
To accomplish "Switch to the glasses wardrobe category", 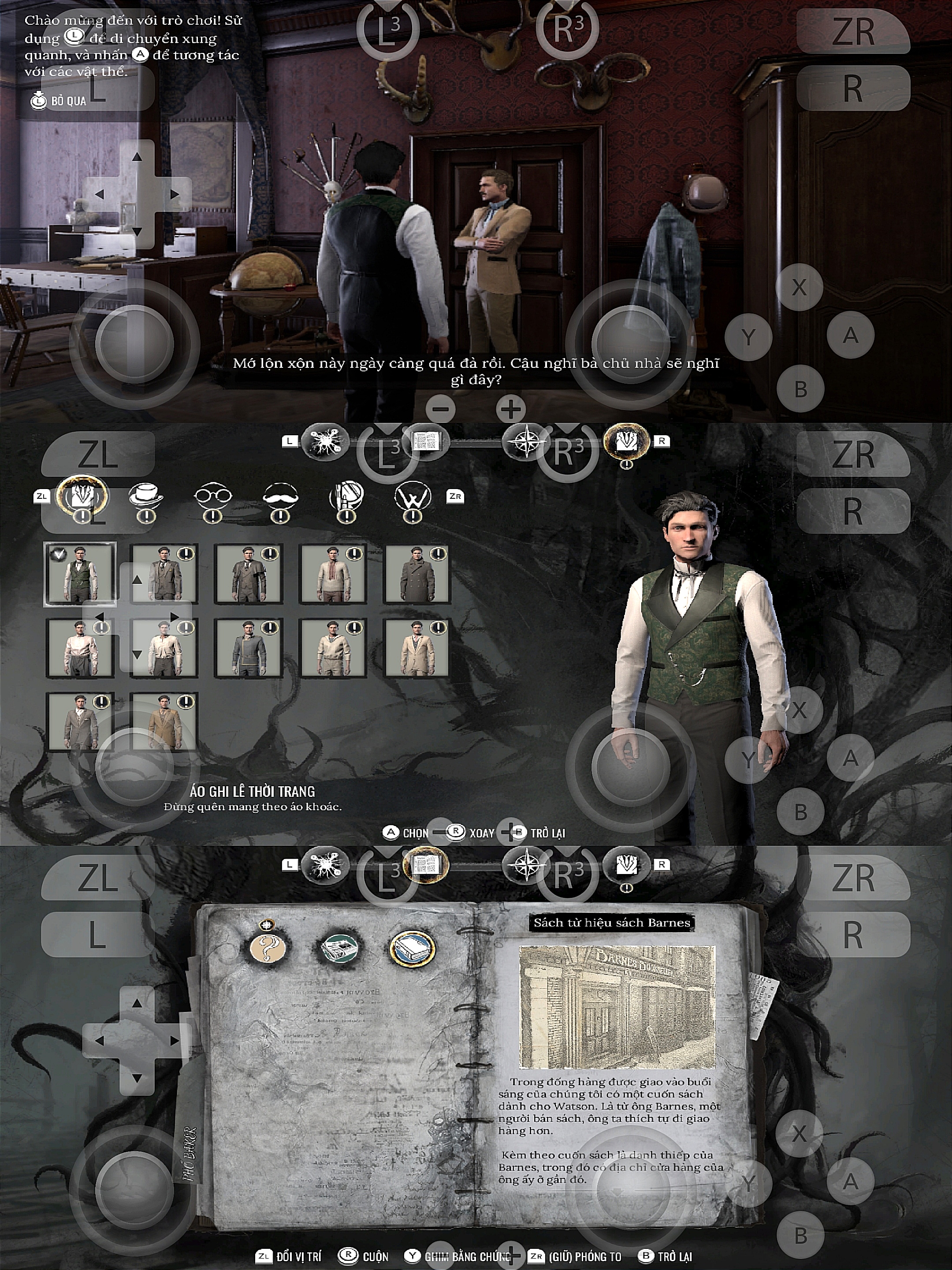I will tap(213, 496).
